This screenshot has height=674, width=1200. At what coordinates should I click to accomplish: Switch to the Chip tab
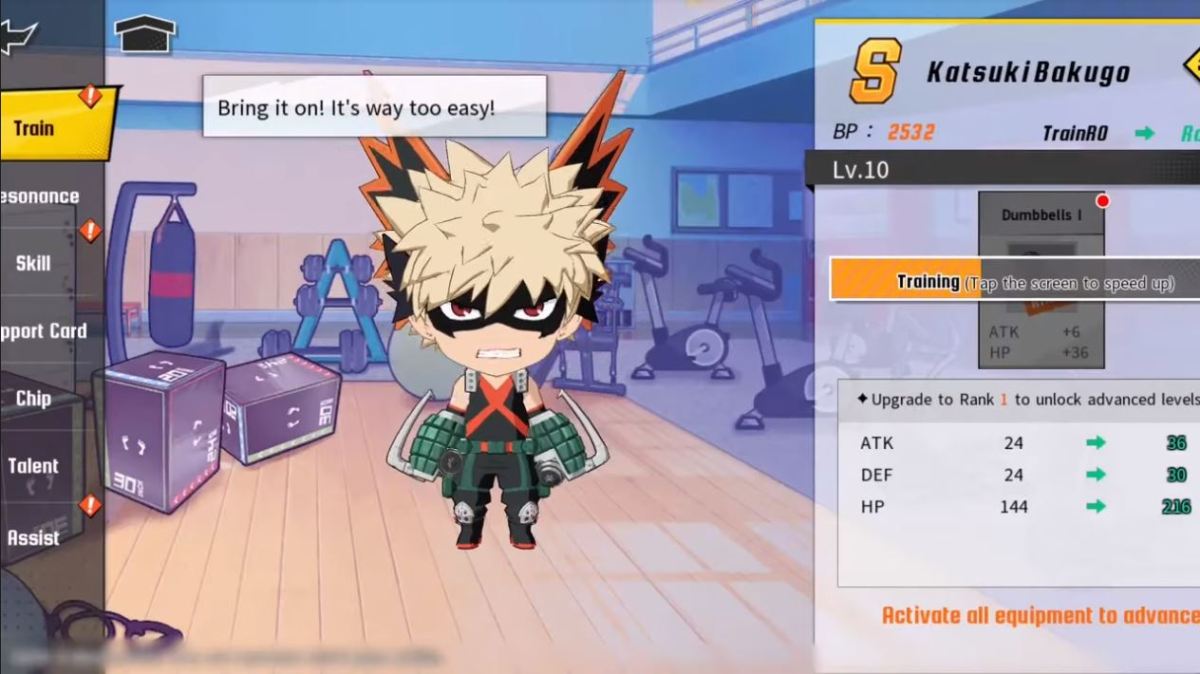pyautogui.click(x=34, y=398)
